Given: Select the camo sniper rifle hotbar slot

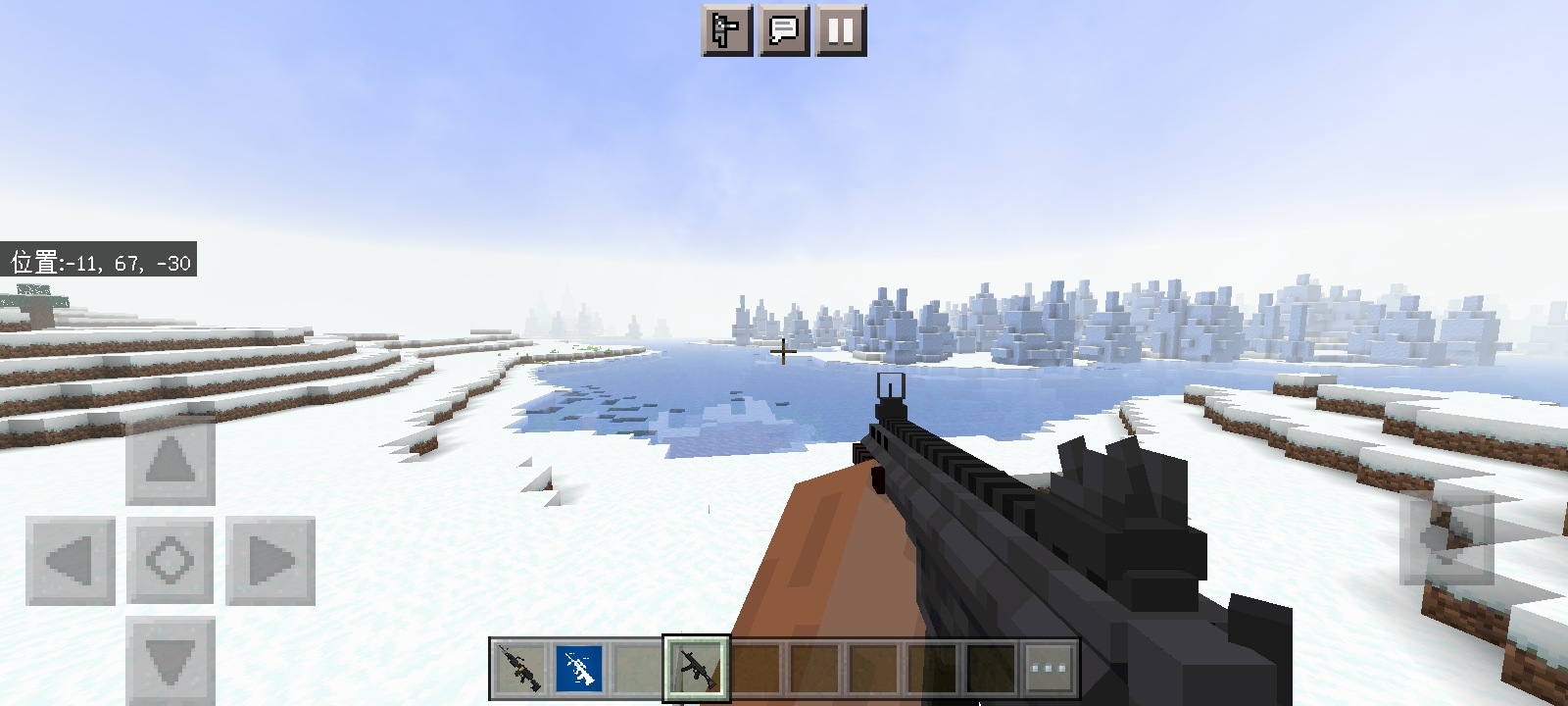Looking at the screenshot, I should pyautogui.click(x=517, y=669).
